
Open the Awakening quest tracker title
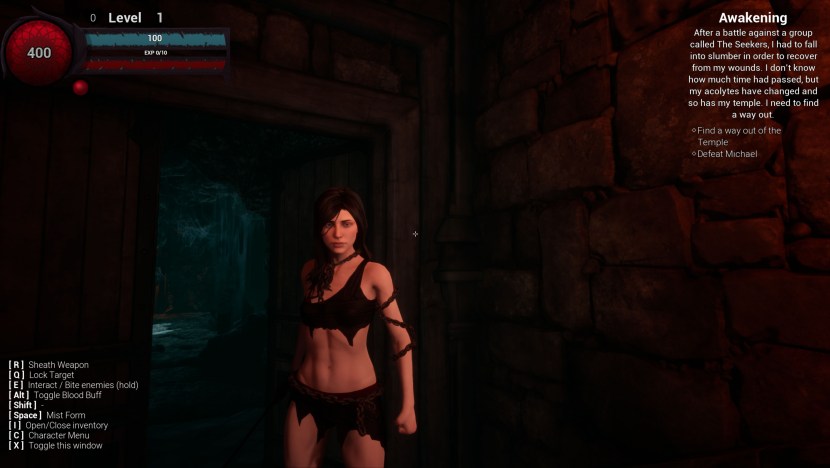pyautogui.click(x=752, y=18)
